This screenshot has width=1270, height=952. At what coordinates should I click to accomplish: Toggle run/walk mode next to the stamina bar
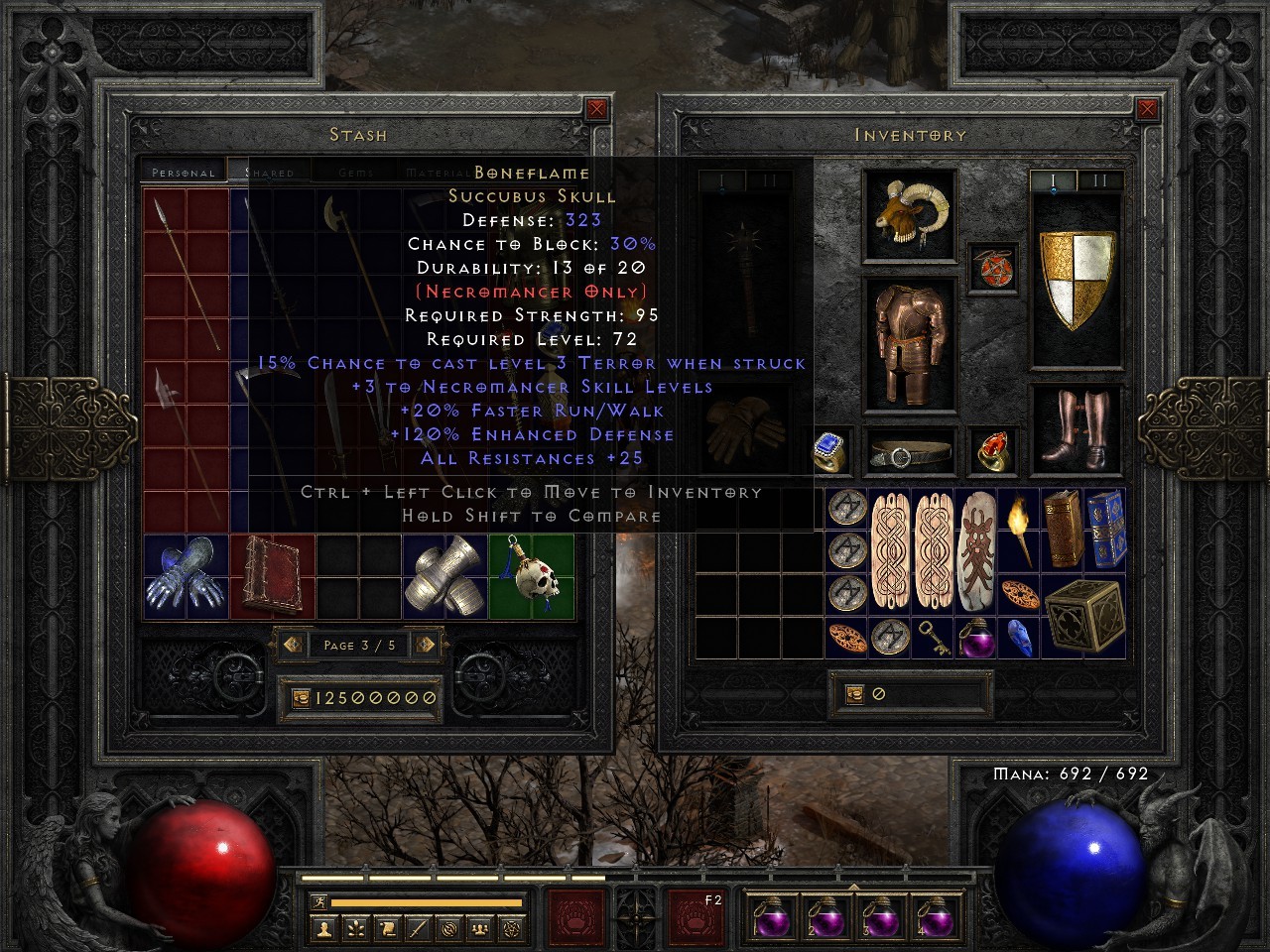pos(319,902)
